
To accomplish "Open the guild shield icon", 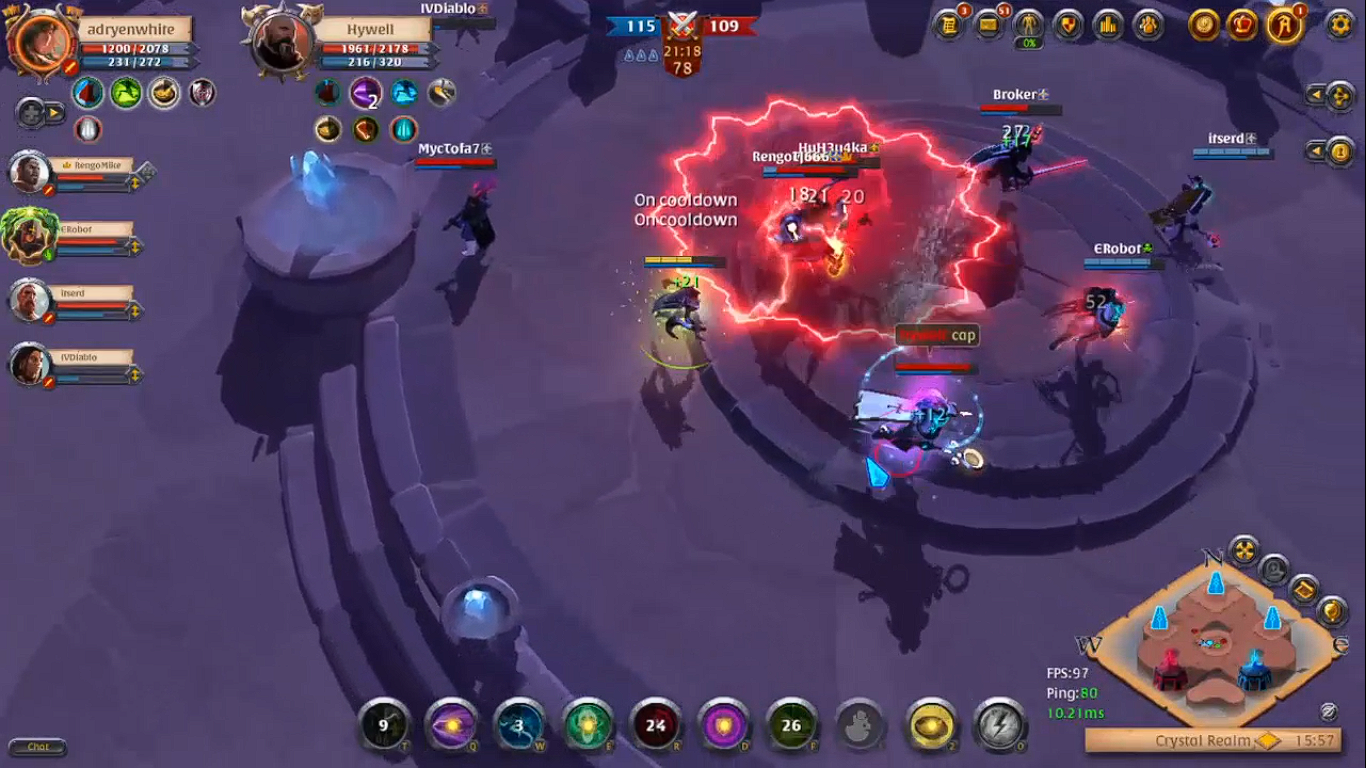I will pyautogui.click(x=1068, y=25).
